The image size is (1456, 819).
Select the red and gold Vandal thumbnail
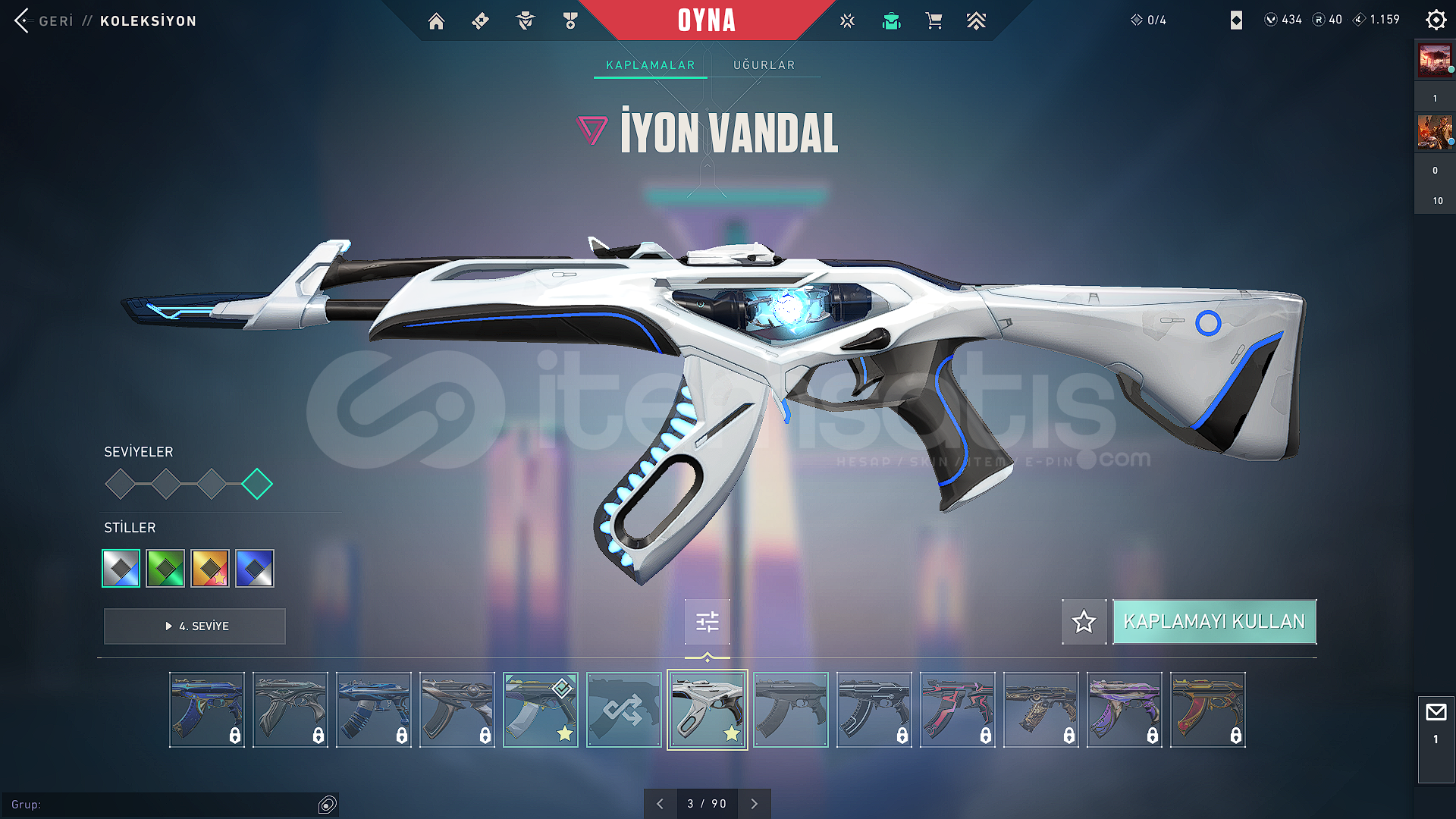tap(1207, 710)
